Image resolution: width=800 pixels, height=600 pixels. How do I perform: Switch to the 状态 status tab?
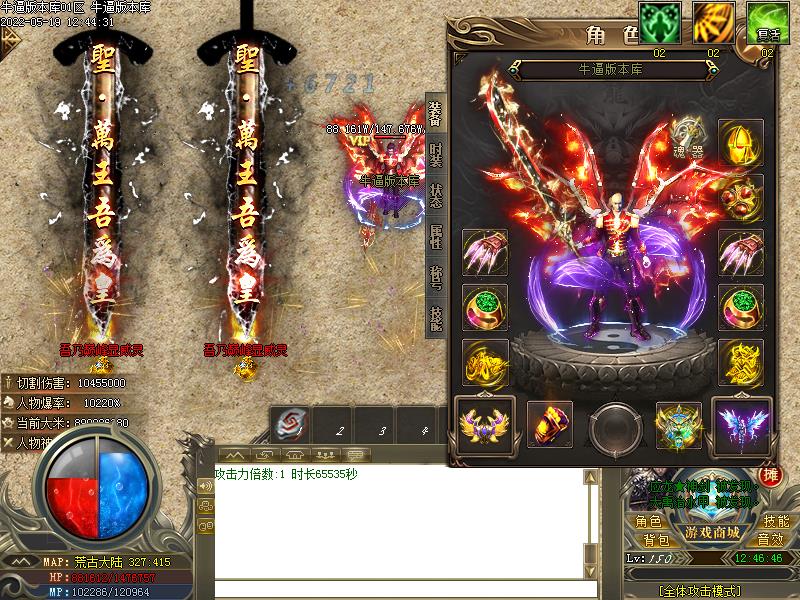(x=435, y=195)
